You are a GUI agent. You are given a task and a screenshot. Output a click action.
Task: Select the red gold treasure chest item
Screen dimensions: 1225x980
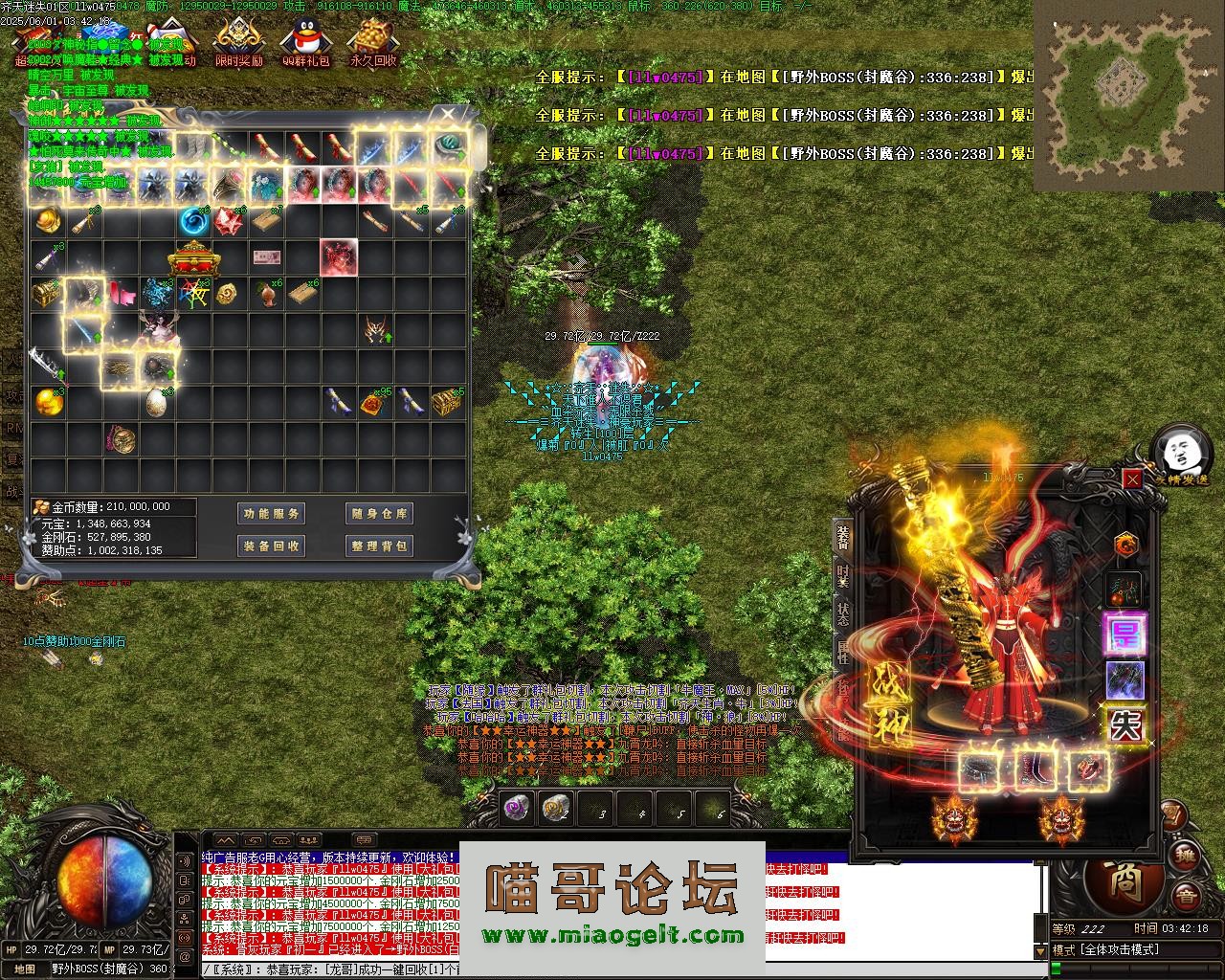tap(191, 258)
